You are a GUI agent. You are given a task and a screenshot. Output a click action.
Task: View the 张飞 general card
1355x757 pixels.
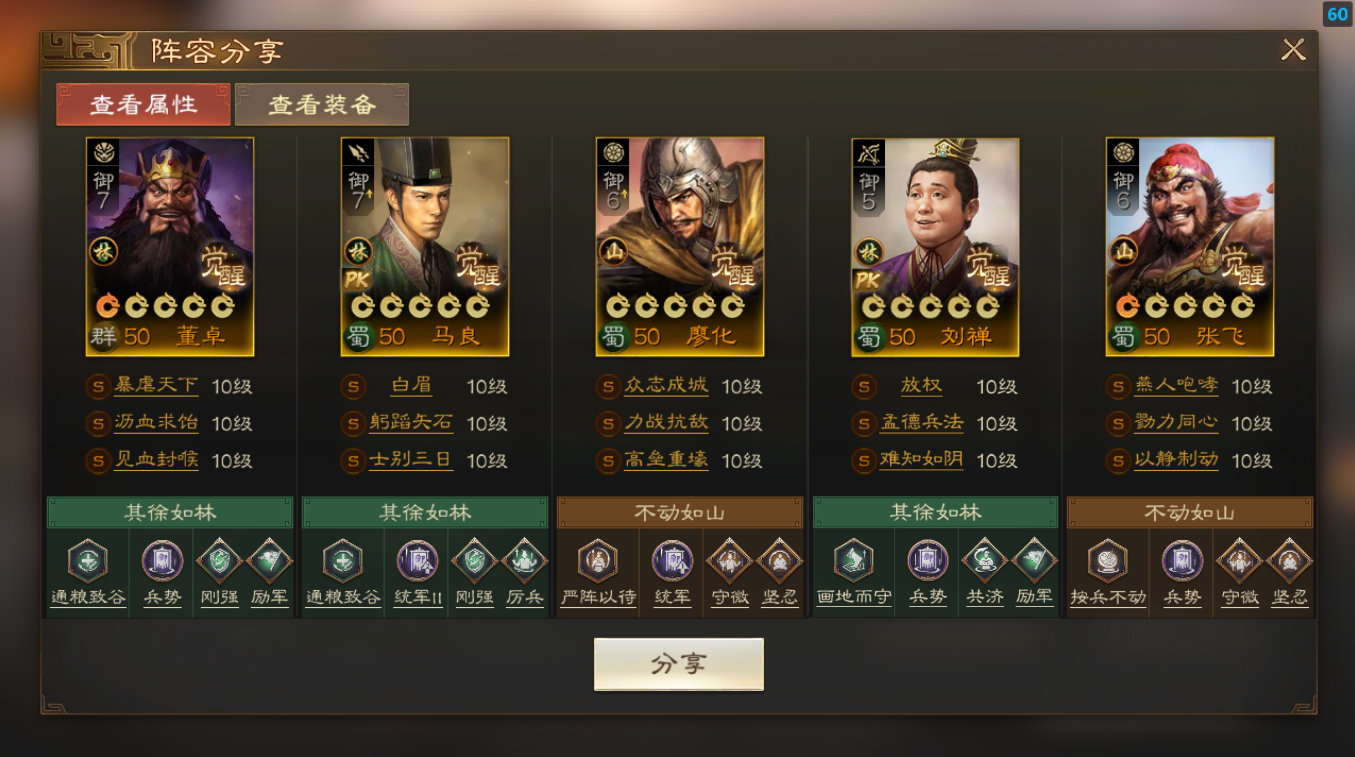(1190, 246)
